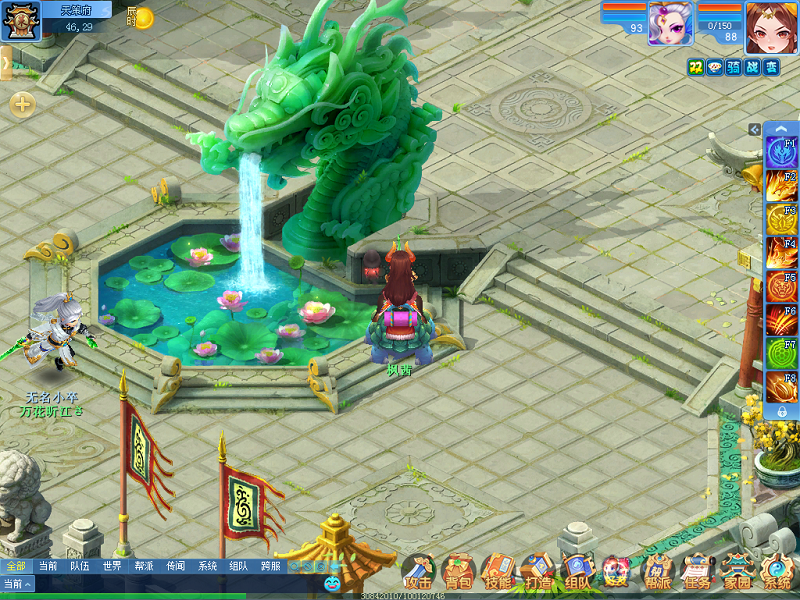
Task: Open the 当前 chat channel dropdown
Action: coord(17,584)
